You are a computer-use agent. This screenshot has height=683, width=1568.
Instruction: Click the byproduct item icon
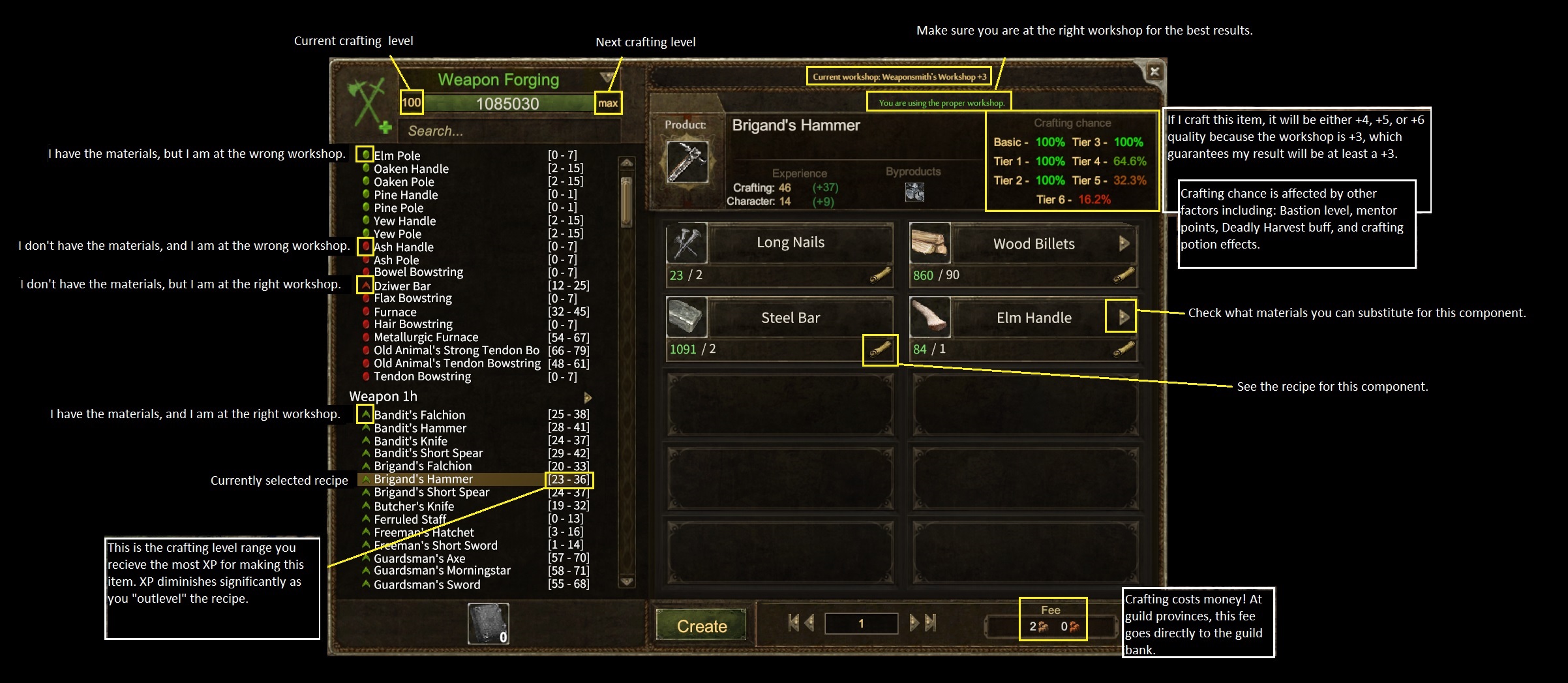point(914,192)
